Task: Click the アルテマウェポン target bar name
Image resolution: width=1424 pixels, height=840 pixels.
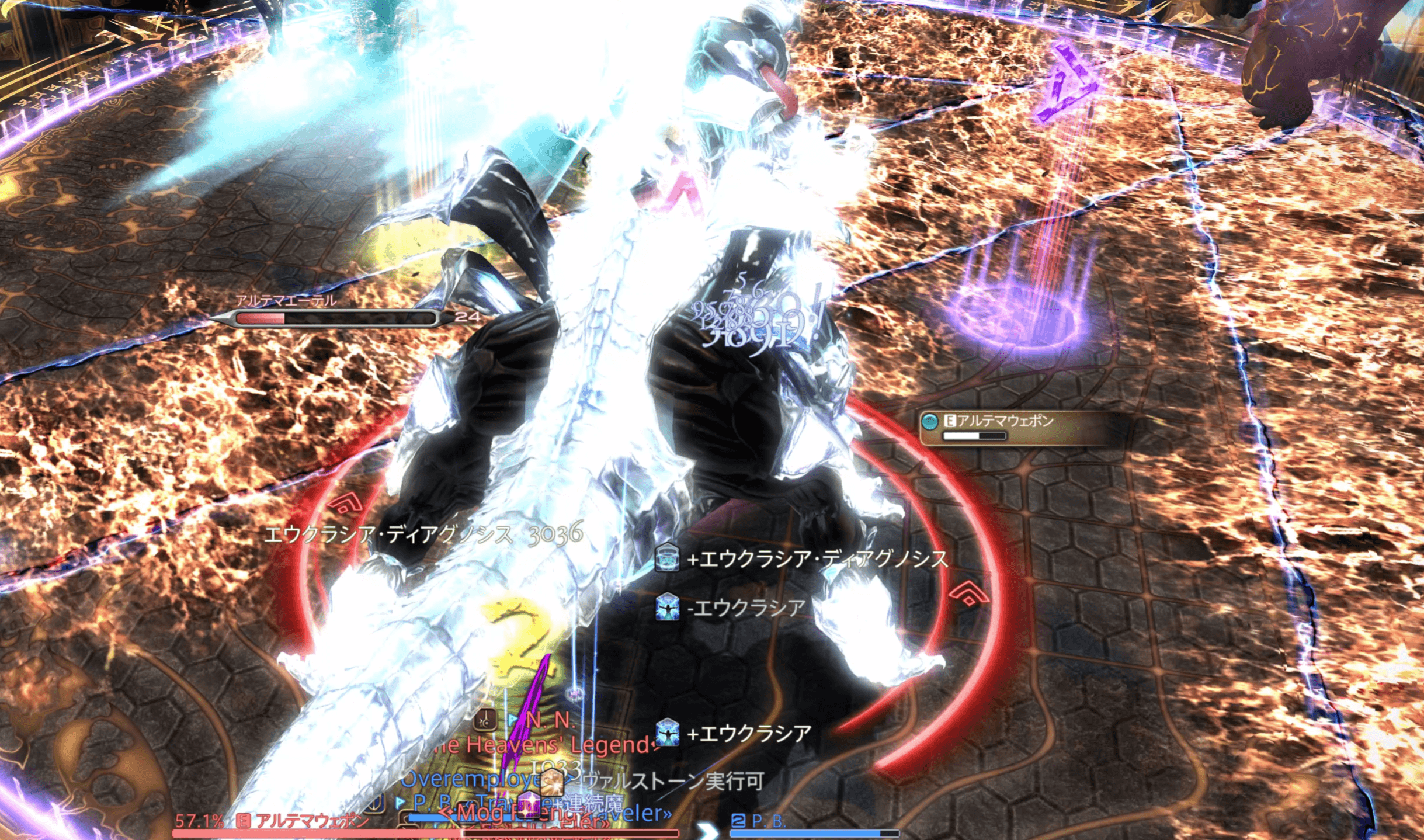Action: (312, 821)
